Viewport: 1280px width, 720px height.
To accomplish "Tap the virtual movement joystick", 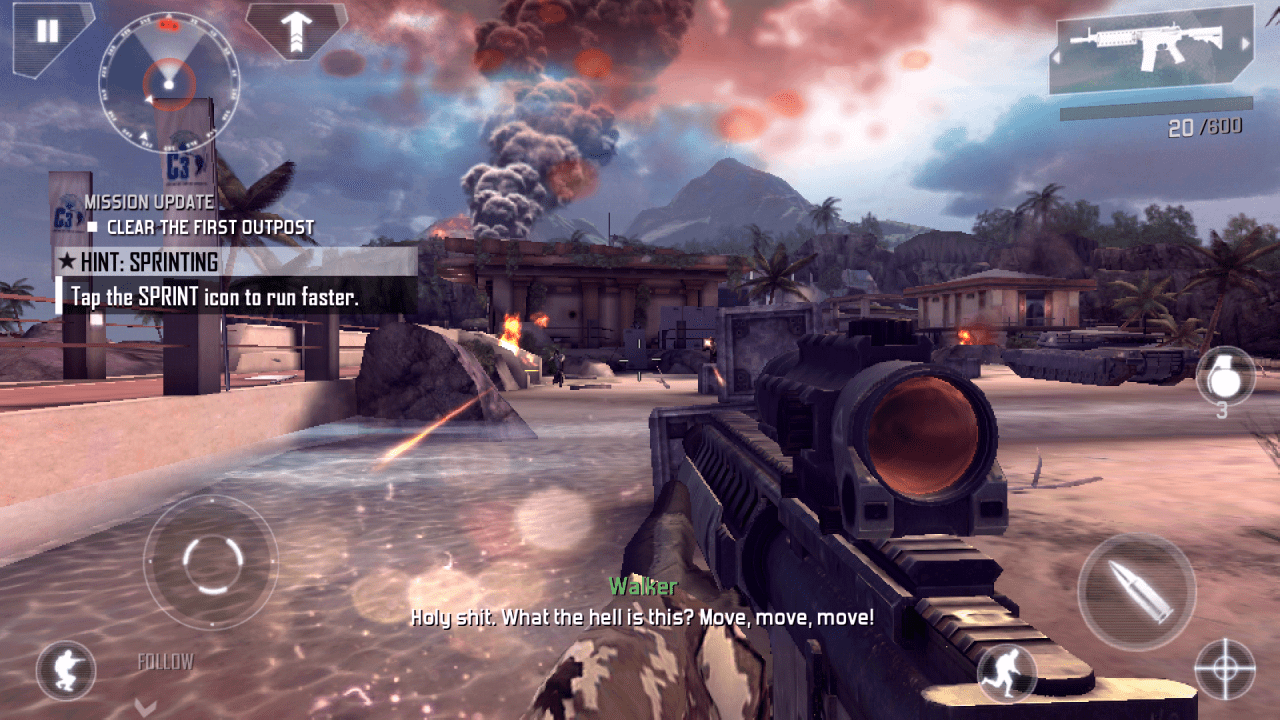I will [210, 562].
